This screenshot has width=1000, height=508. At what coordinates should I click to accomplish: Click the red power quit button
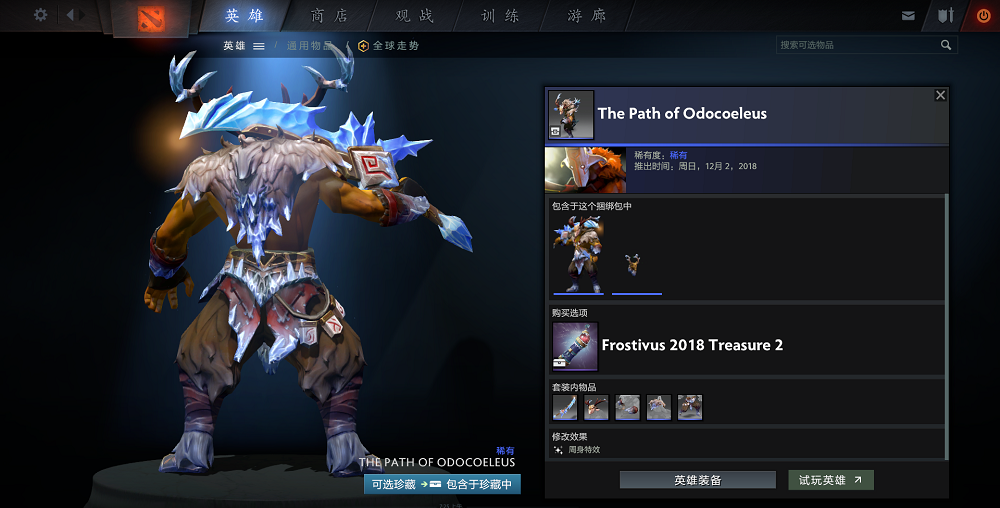[982, 16]
